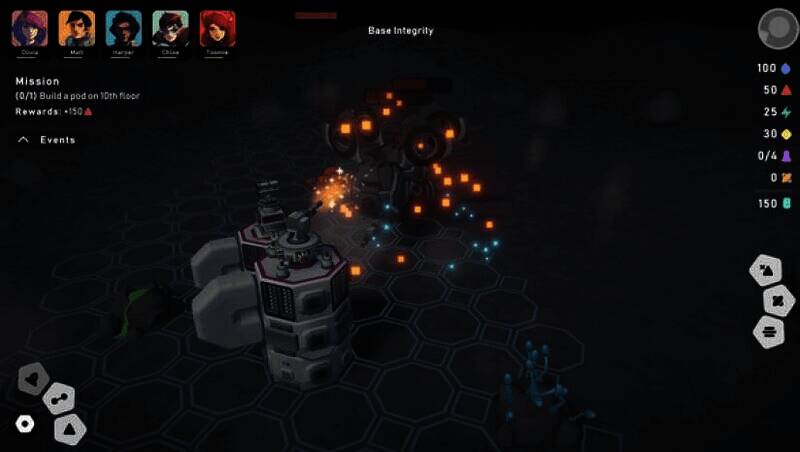The width and height of the screenshot is (800, 452).
Task: Choose Harper's portrait with blue background
Action: (x=124, y=28)
